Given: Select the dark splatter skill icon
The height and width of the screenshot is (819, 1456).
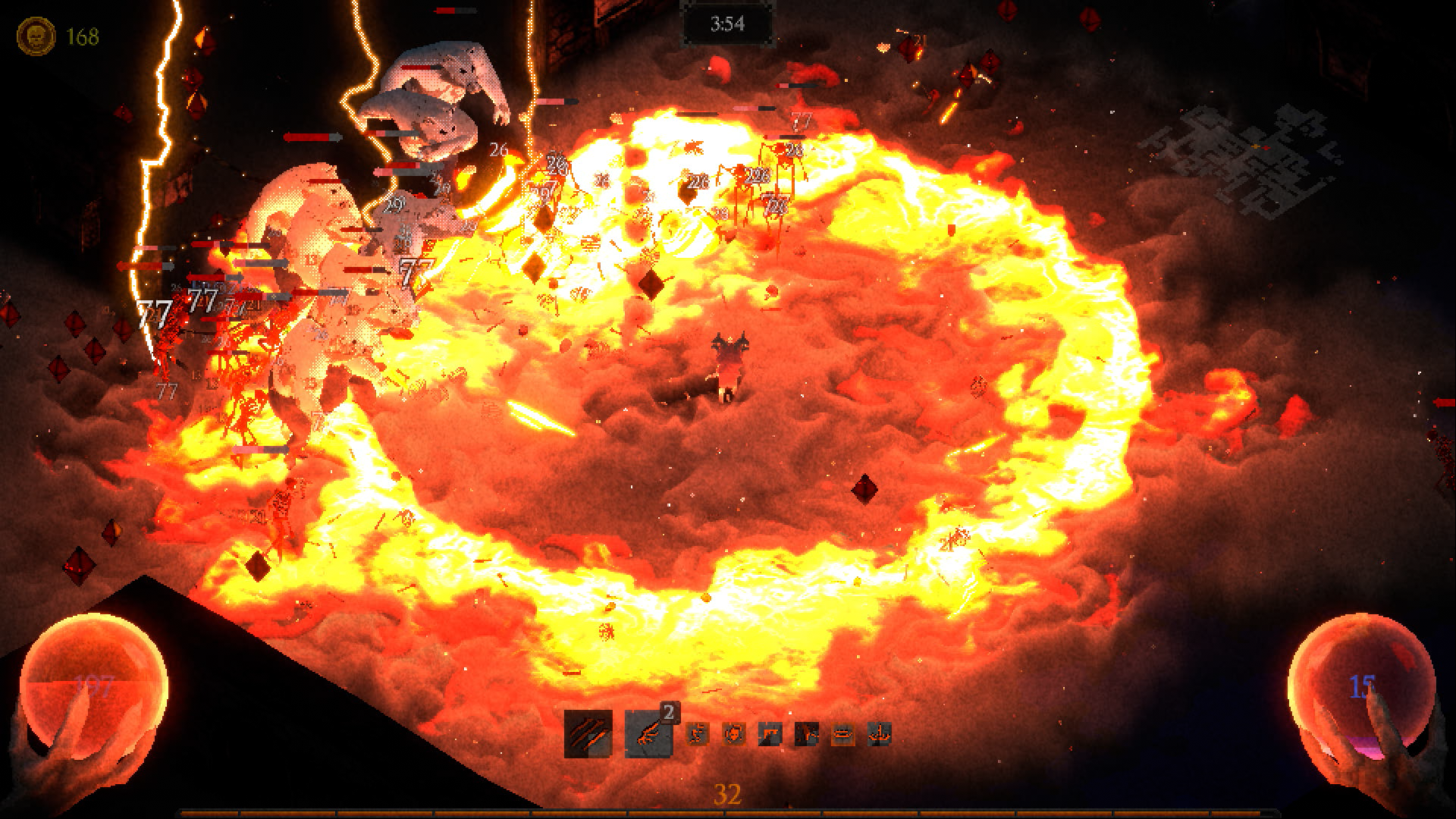Looking at the screenshot, I should pyautogui.click(x=806, y=733).
